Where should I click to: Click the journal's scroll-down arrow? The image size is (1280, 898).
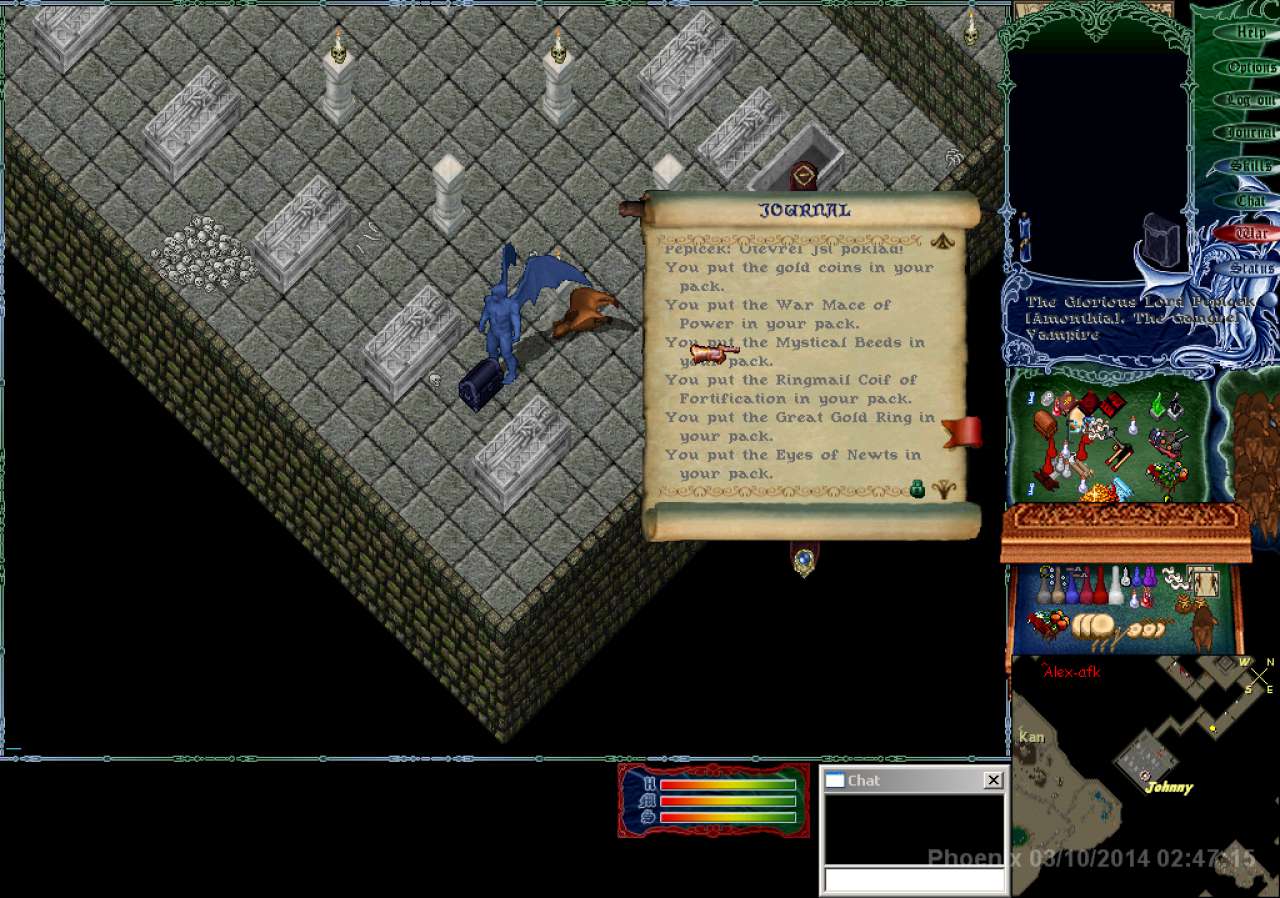pos(941,489)
